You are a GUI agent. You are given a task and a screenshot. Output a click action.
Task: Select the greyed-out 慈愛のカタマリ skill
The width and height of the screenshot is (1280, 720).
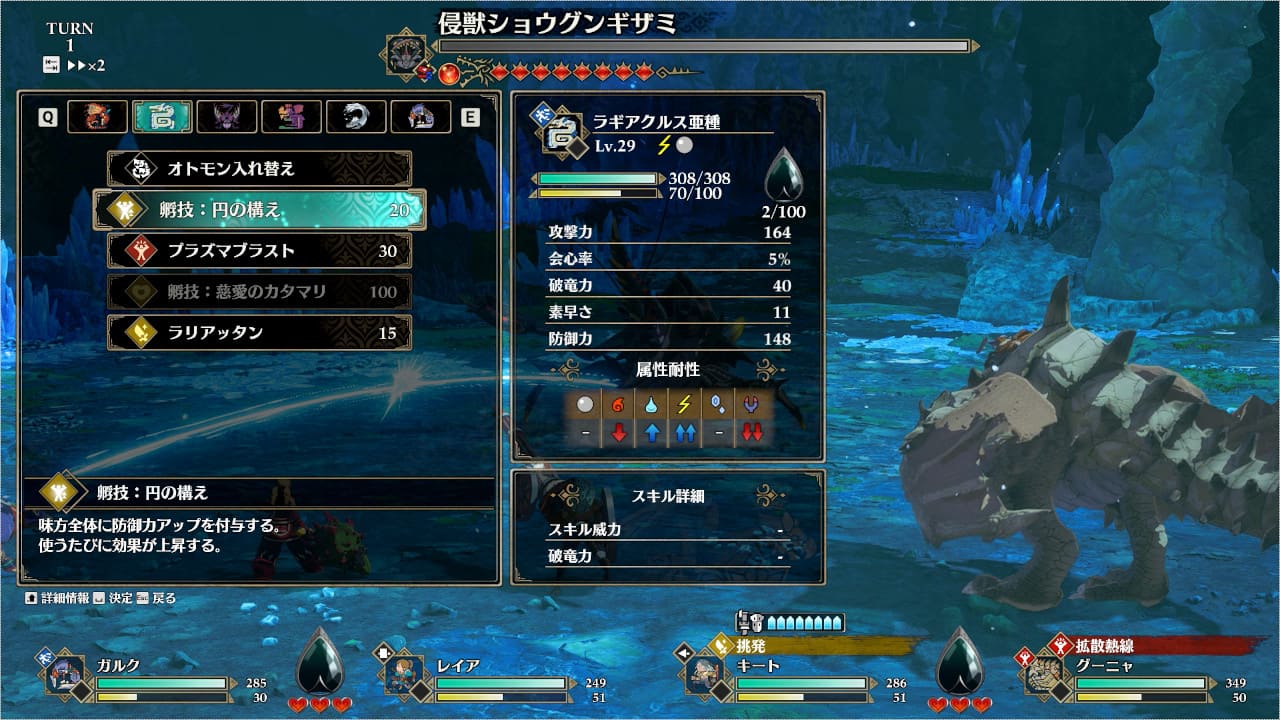tap(259, 292)
